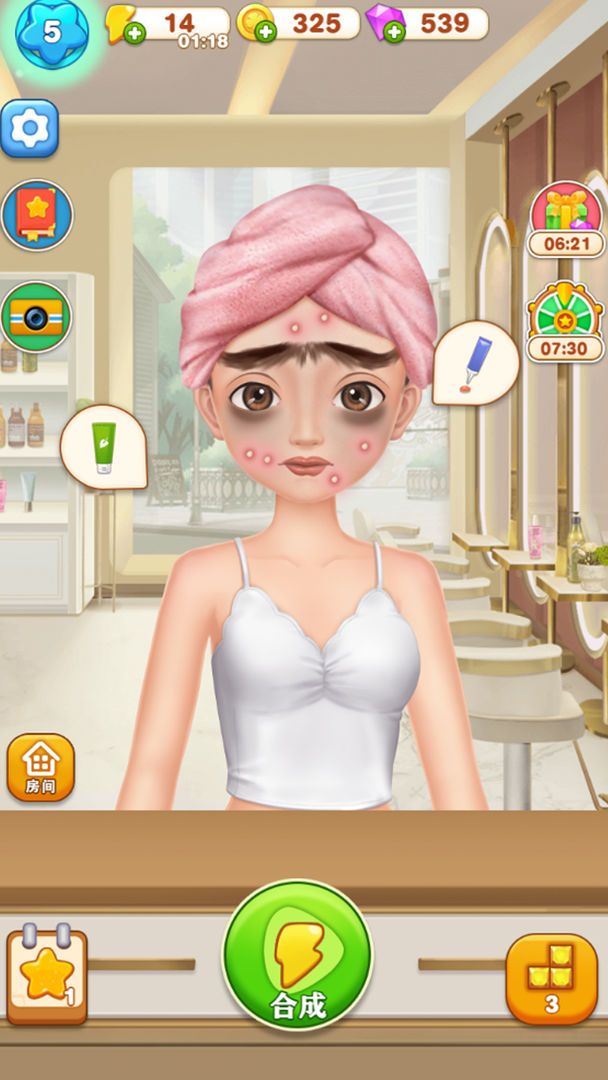Buy more gold coins
This screenshot has height=1080, width=608.
click(x=266, y=32)
